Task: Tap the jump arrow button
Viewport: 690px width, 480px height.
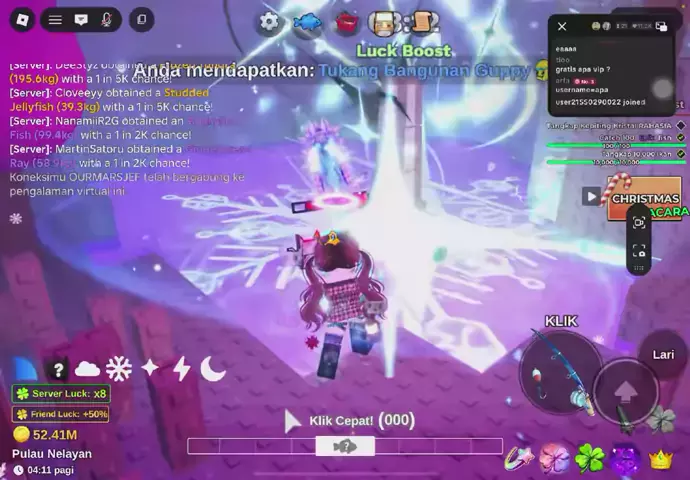Action: pyautogui.click(x=626, y=391)
